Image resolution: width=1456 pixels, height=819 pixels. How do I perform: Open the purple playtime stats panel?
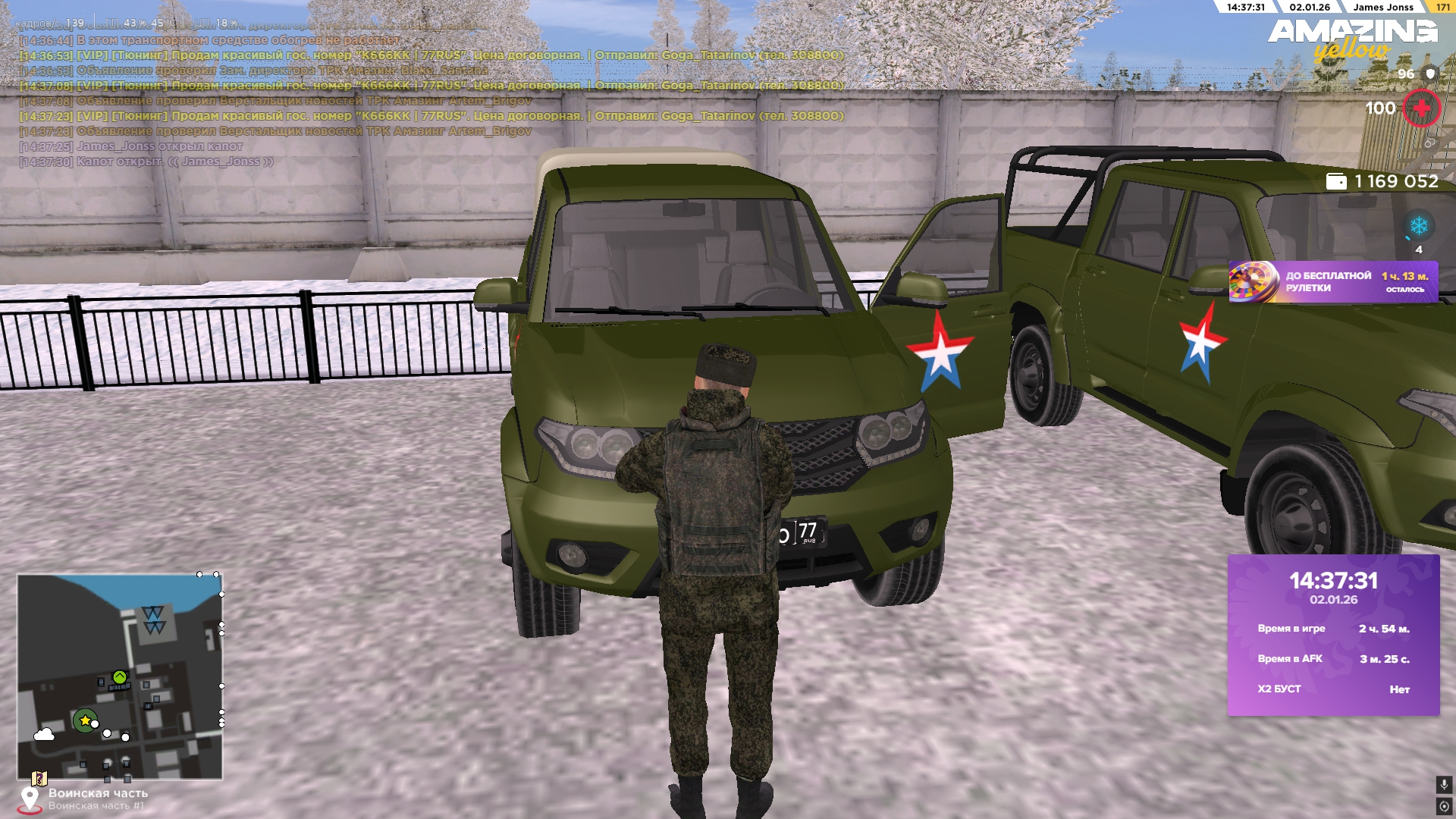pyautogui.click(x=1333, y=635)
